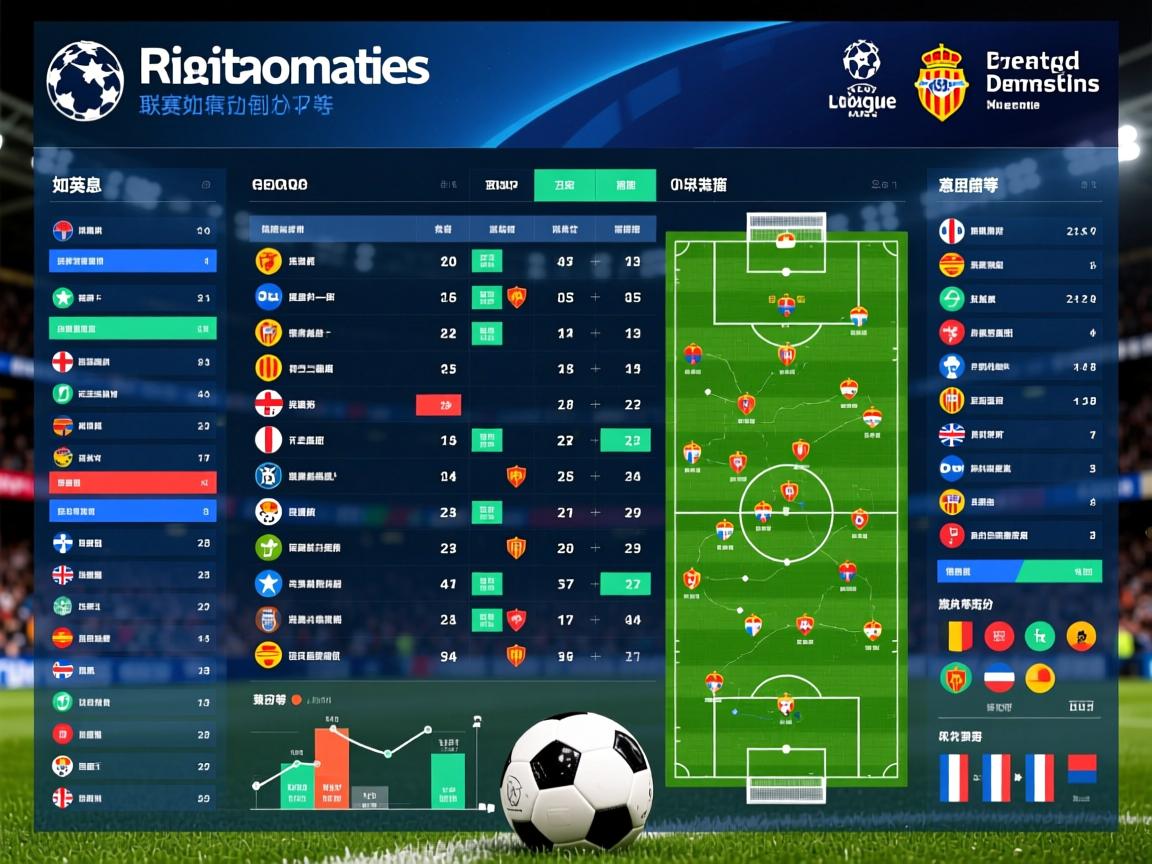Open the crowned red and yellow club crest
Screen dimensions: 1152x864
tap(941, 83)
